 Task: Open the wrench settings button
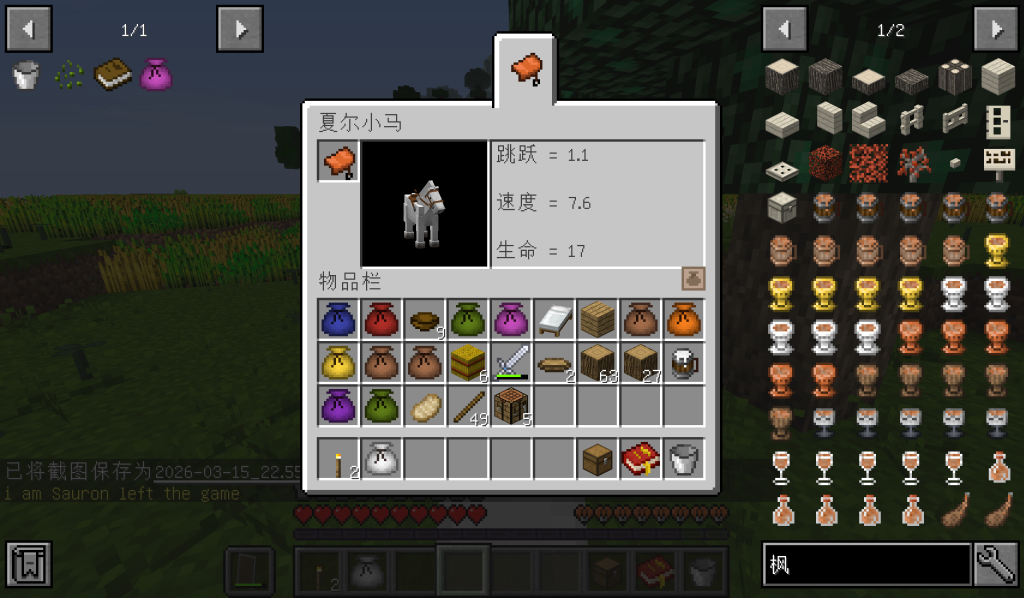coord(996,564)
